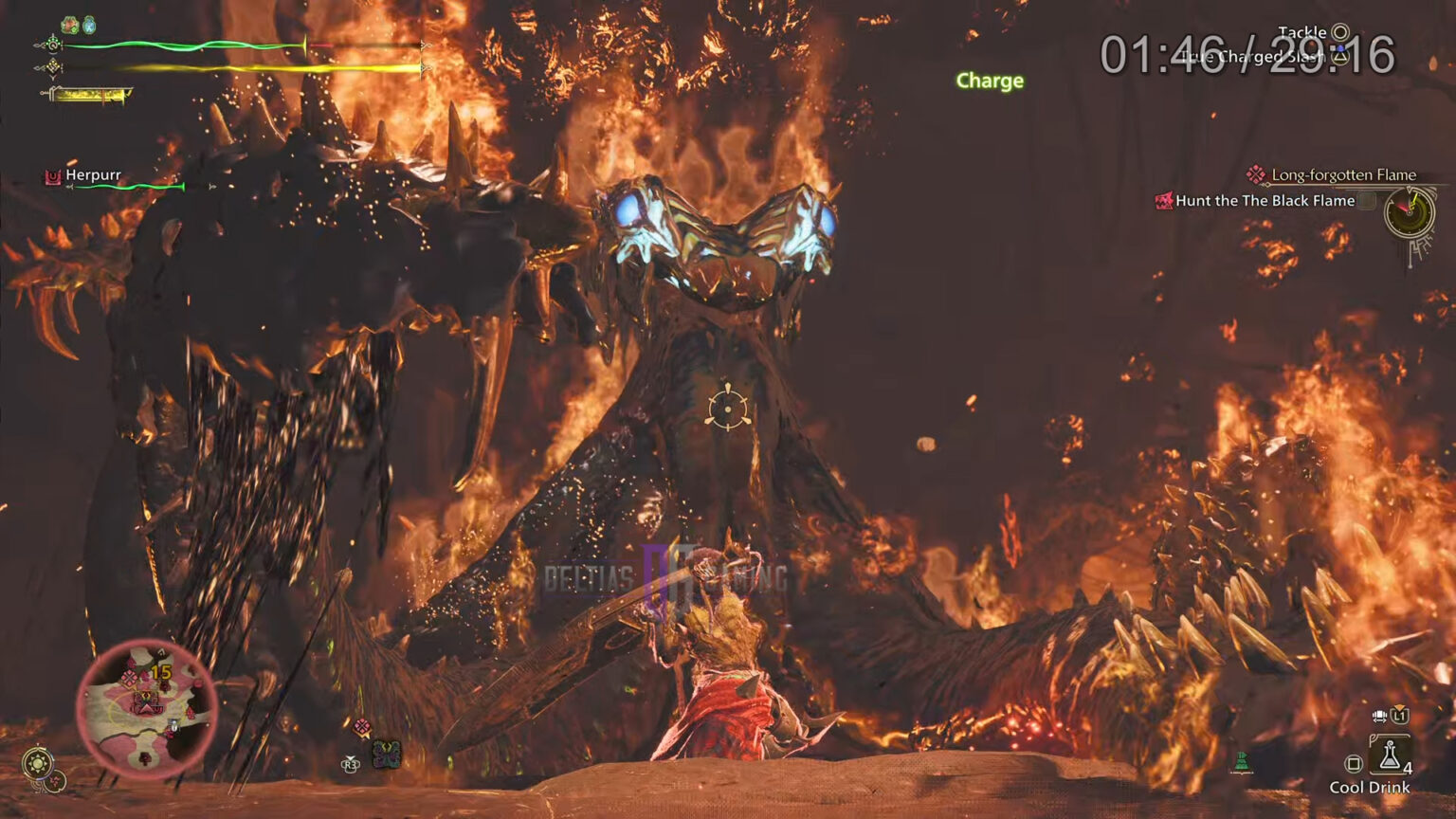
Task: Click the Charge notification text
Action: 989,81
